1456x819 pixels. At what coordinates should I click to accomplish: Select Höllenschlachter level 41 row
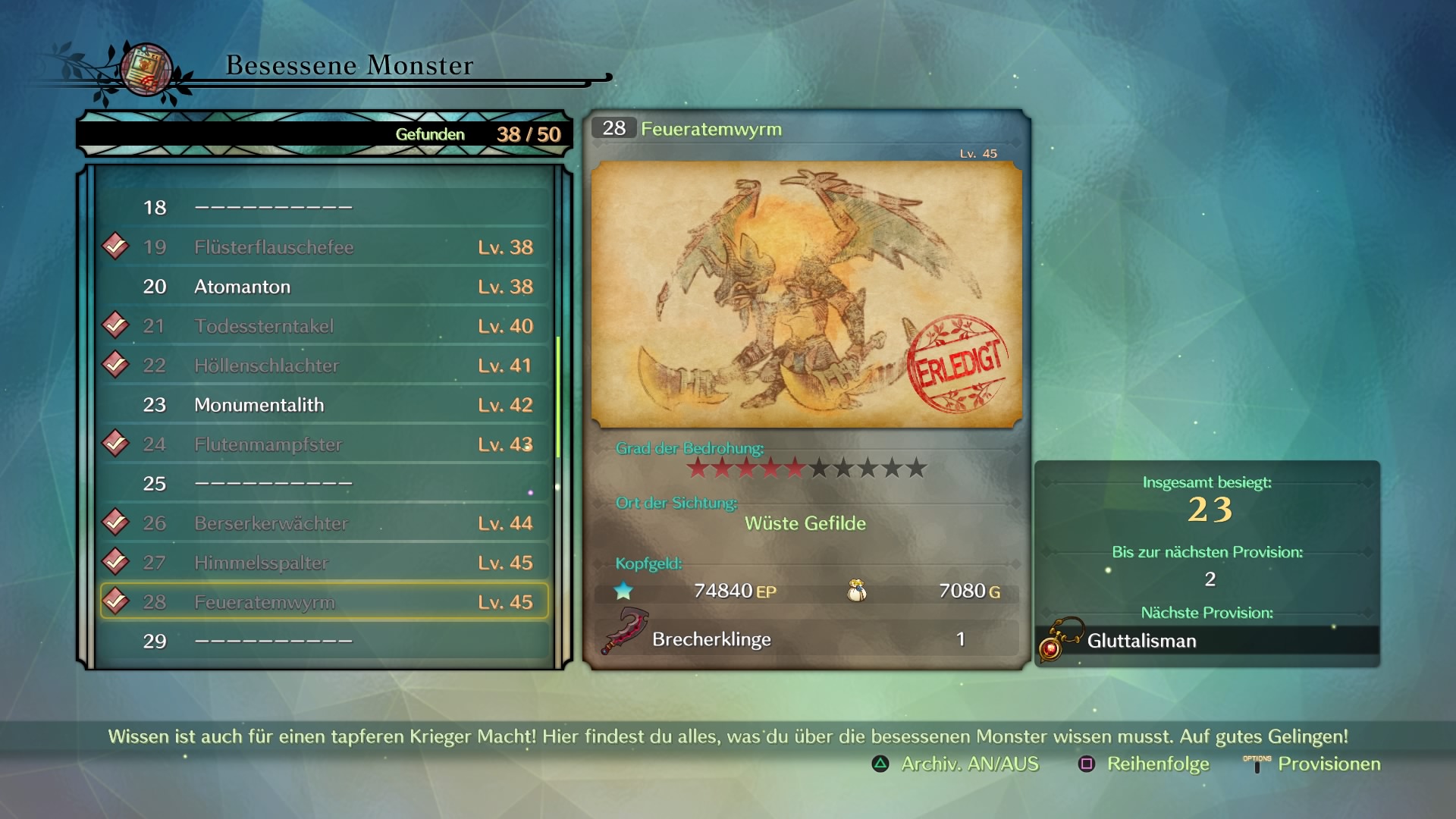click(325, 366)
